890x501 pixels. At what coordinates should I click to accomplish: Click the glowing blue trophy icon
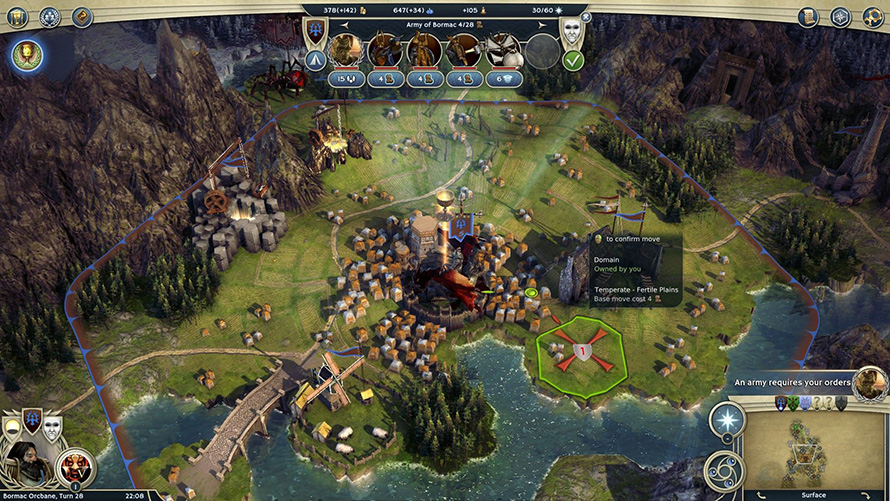pyautogui.click(x=27, y=55)
